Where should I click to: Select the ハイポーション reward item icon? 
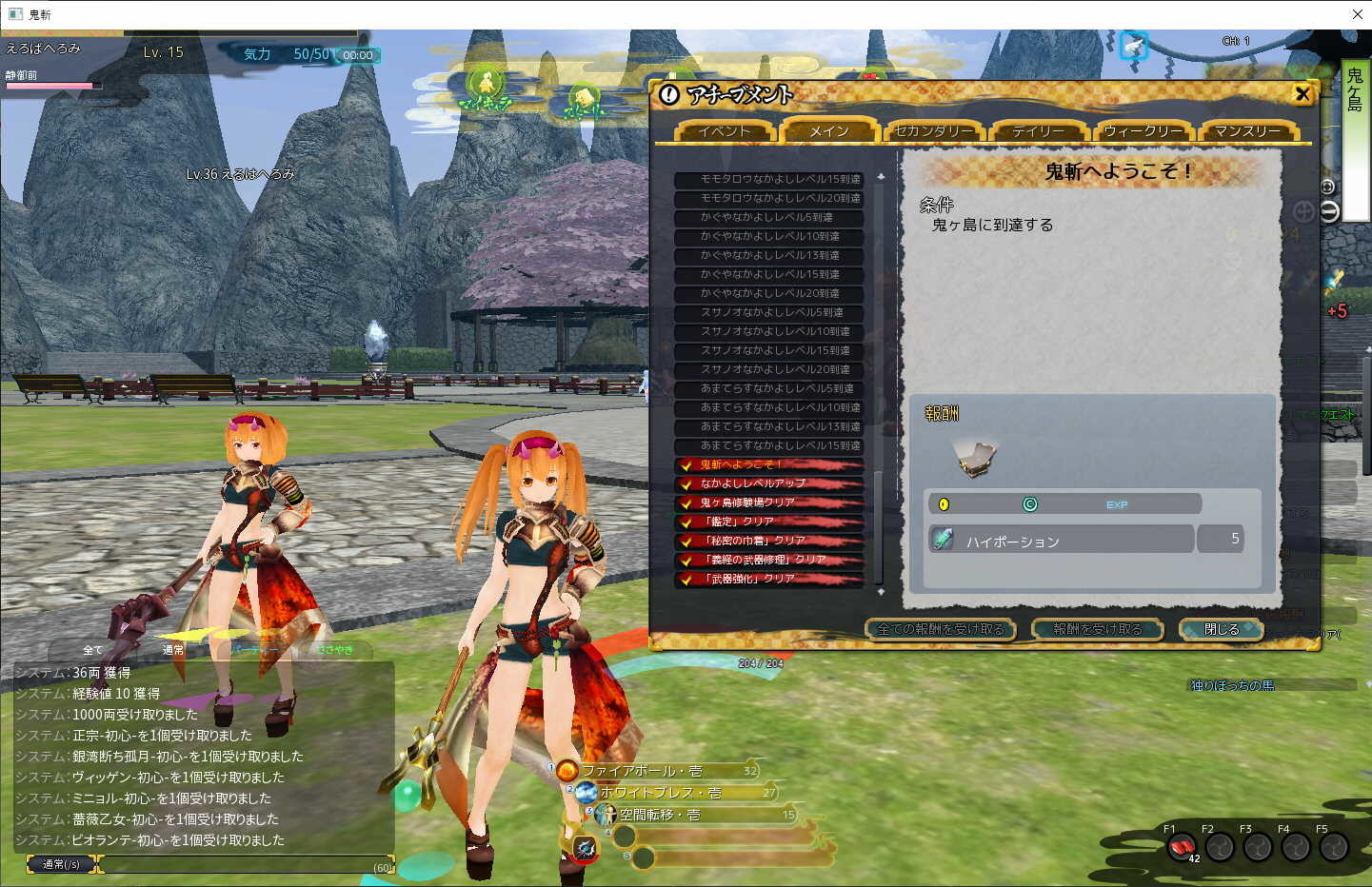pos(942,539)
